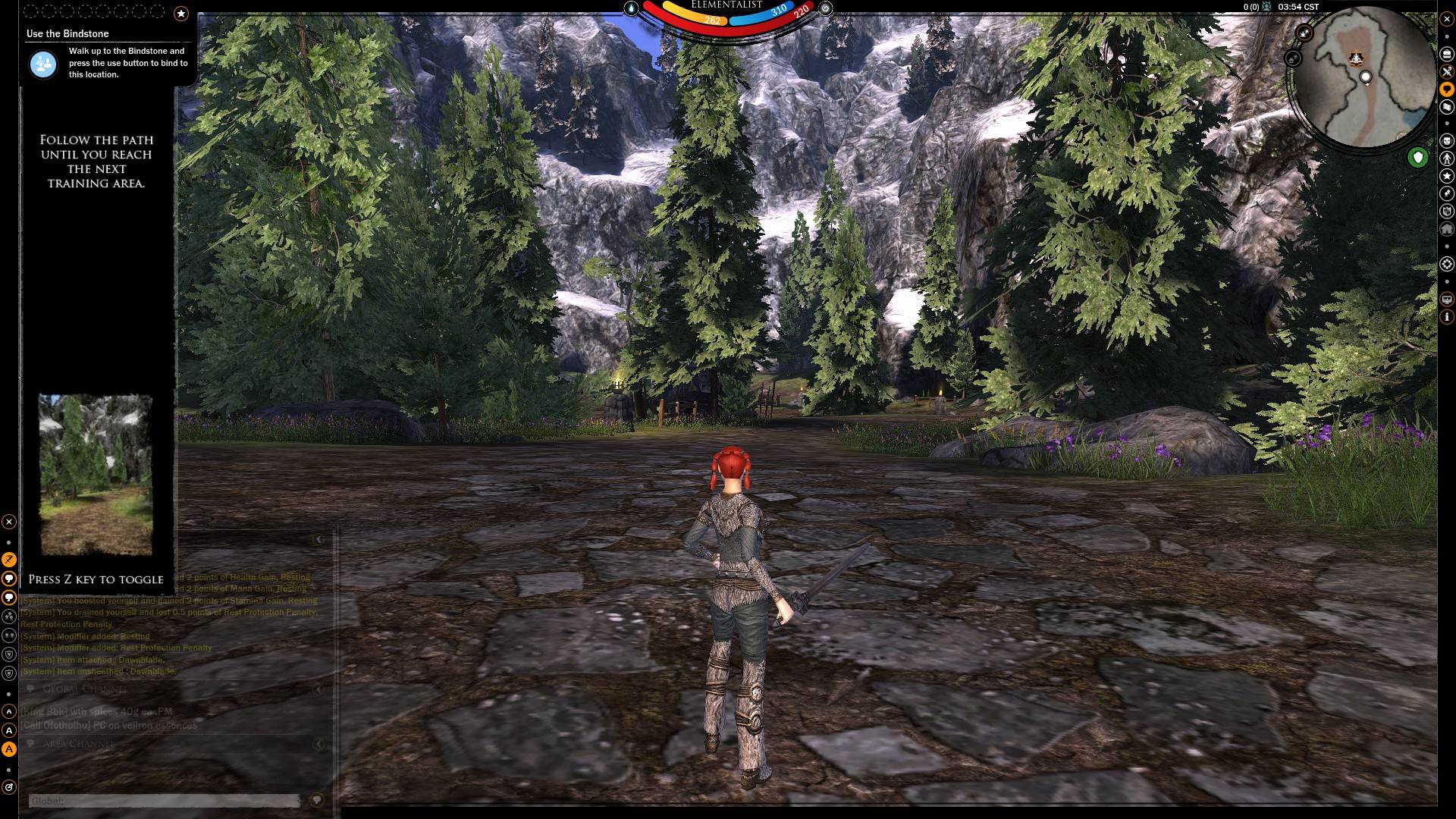Click the green shield icon below minimap
1456x819 pixels.
tap(1417, 158)
